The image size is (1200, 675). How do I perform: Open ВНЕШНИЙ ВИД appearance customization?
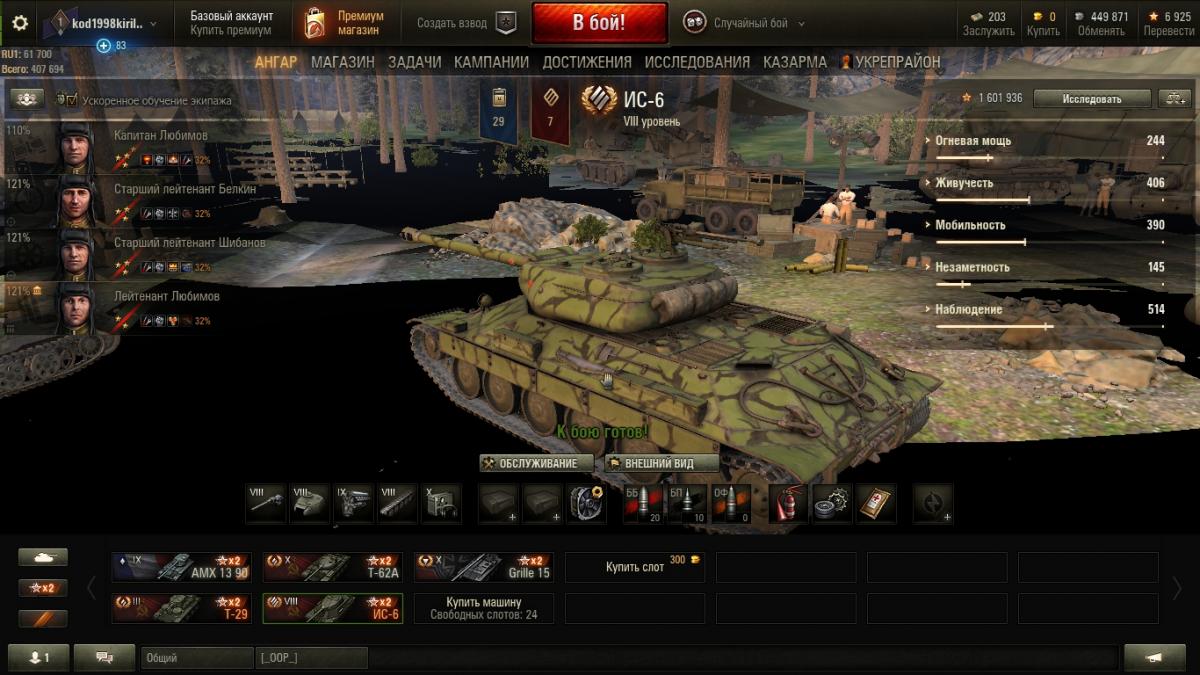pyautogui.click(x=661, y=463)
